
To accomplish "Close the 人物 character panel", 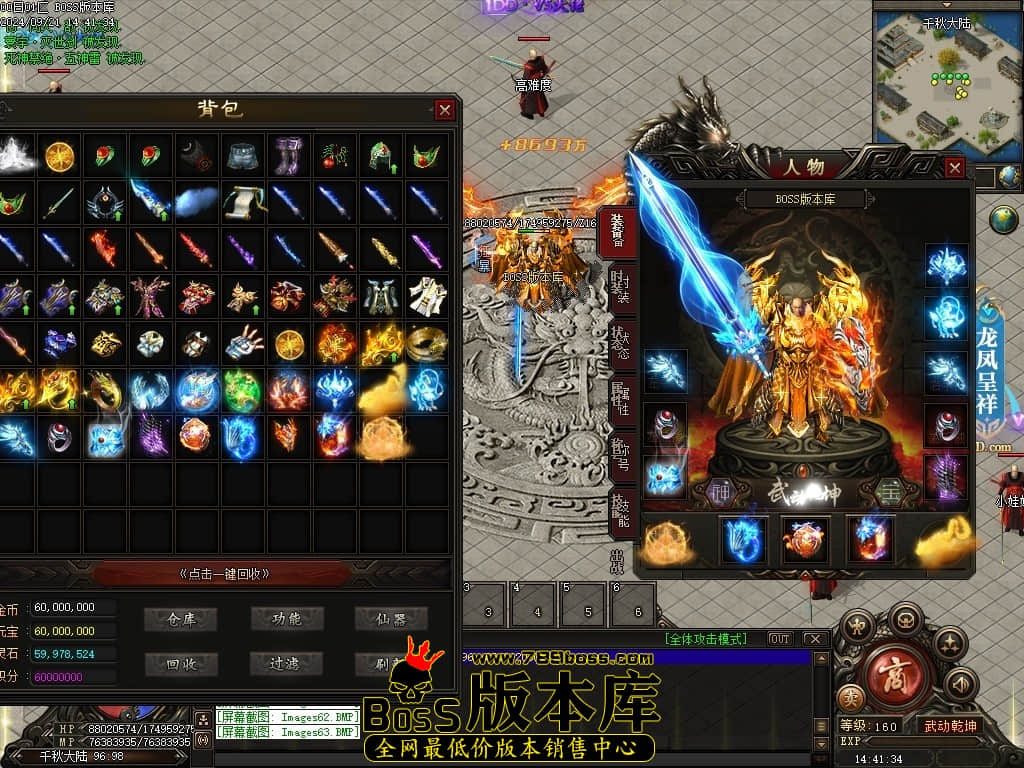I will coord(955,168).
